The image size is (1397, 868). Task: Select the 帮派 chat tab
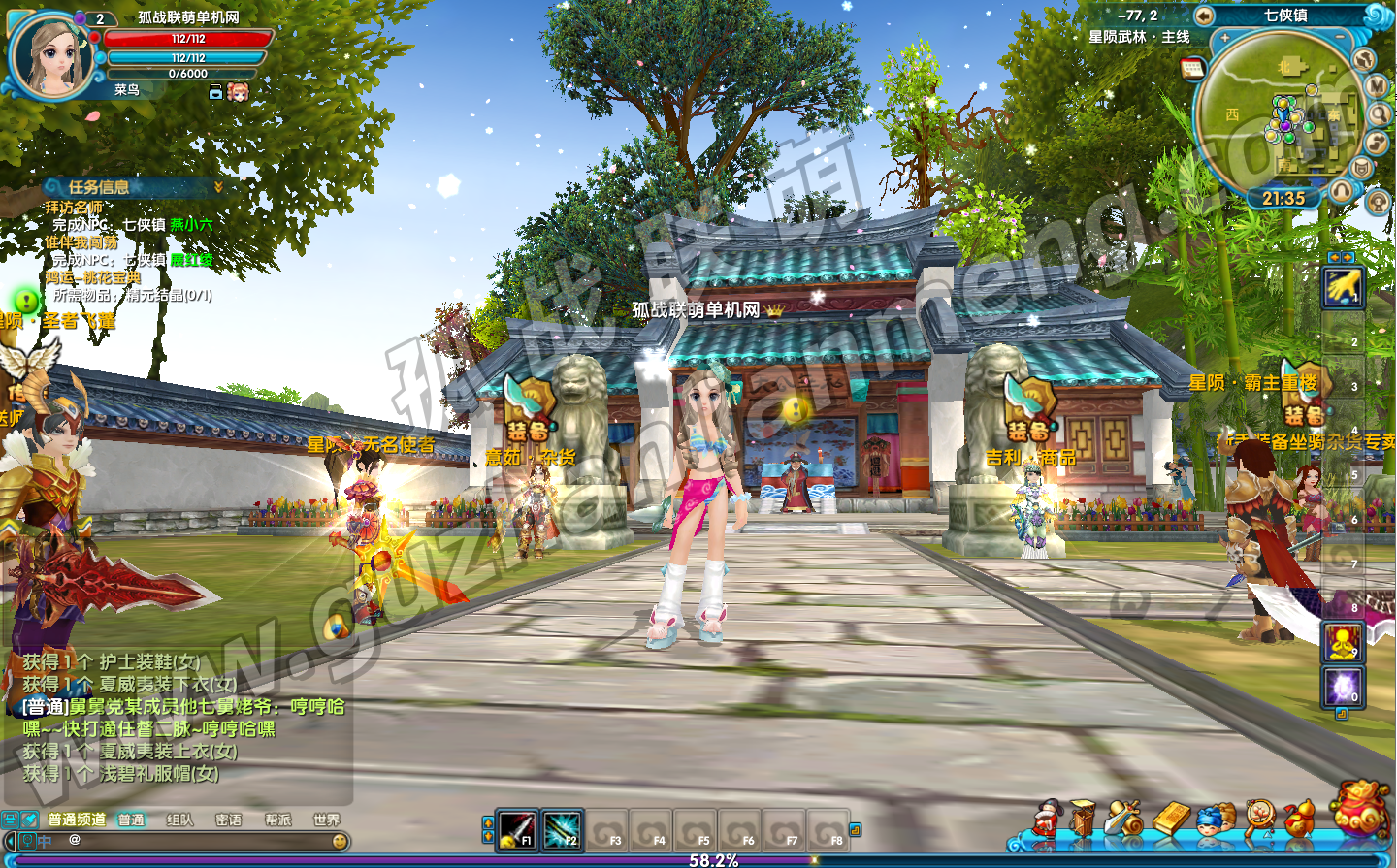(x=277, y=820)
